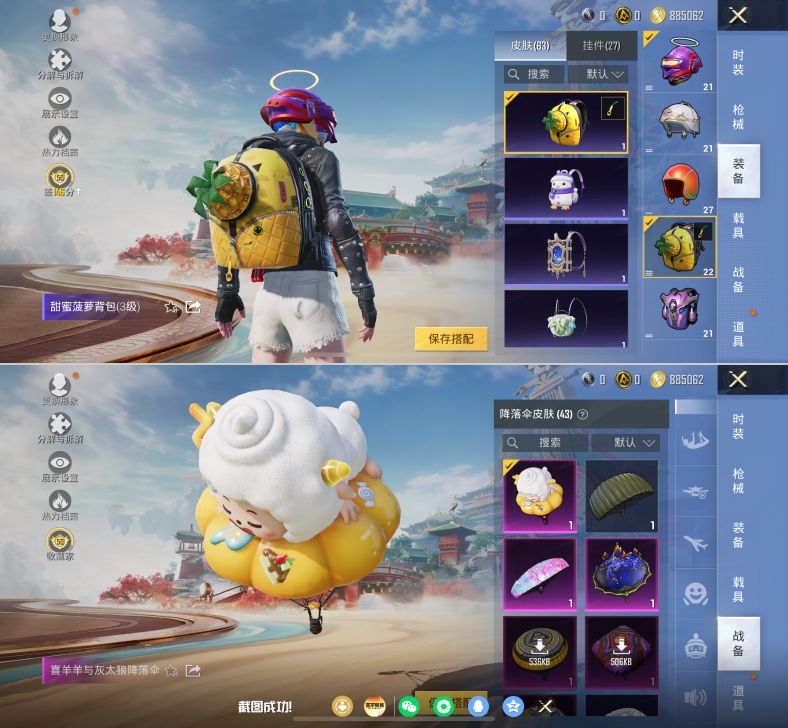Viewport: 788px width, 728px height.
Task: Download the 506KB purple parachute skin
Action: [621, 651]
